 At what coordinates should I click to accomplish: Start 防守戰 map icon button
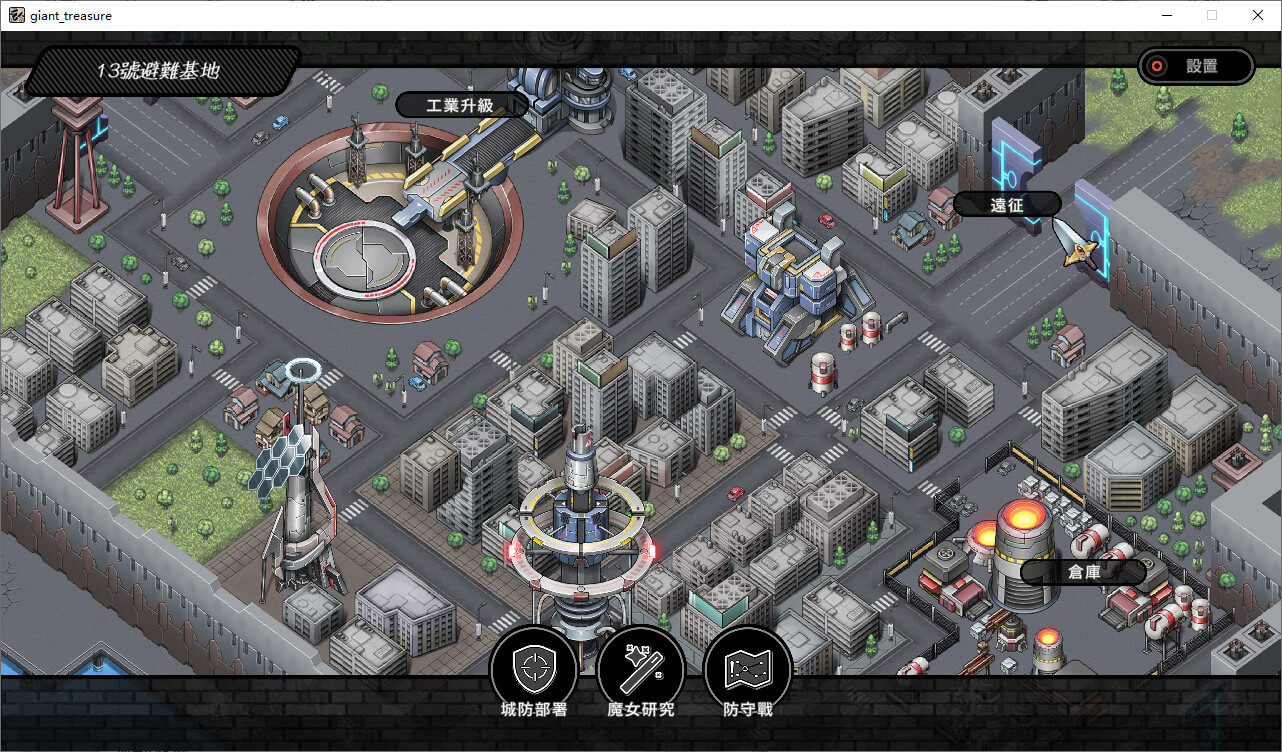point(748,669)
